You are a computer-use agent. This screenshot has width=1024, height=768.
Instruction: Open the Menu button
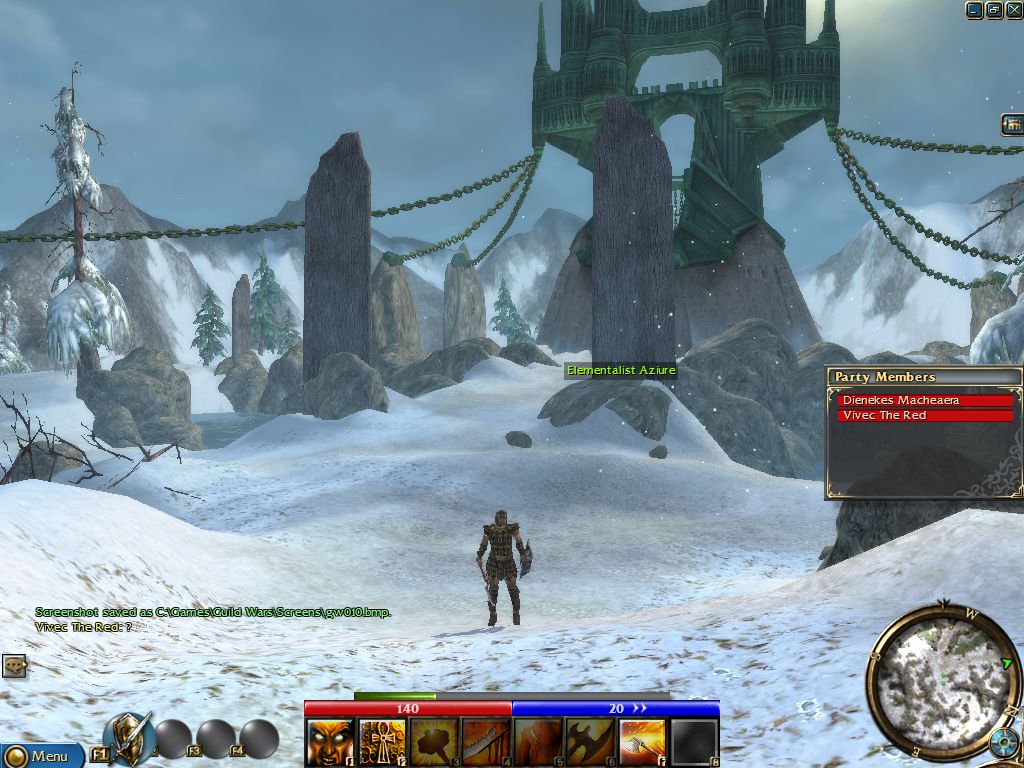point(42,755)
